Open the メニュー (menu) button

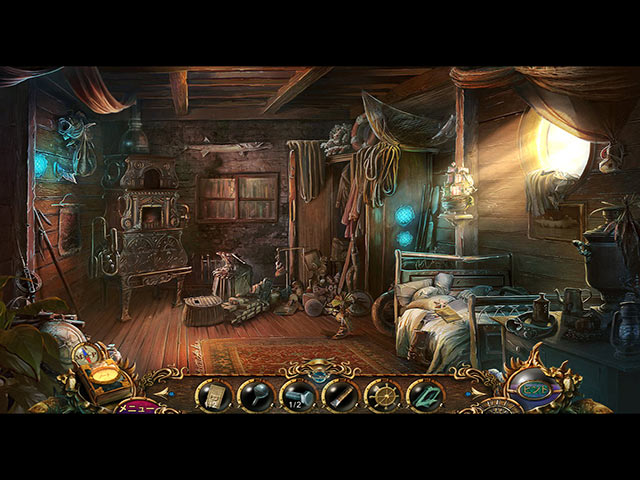(138, 405)
